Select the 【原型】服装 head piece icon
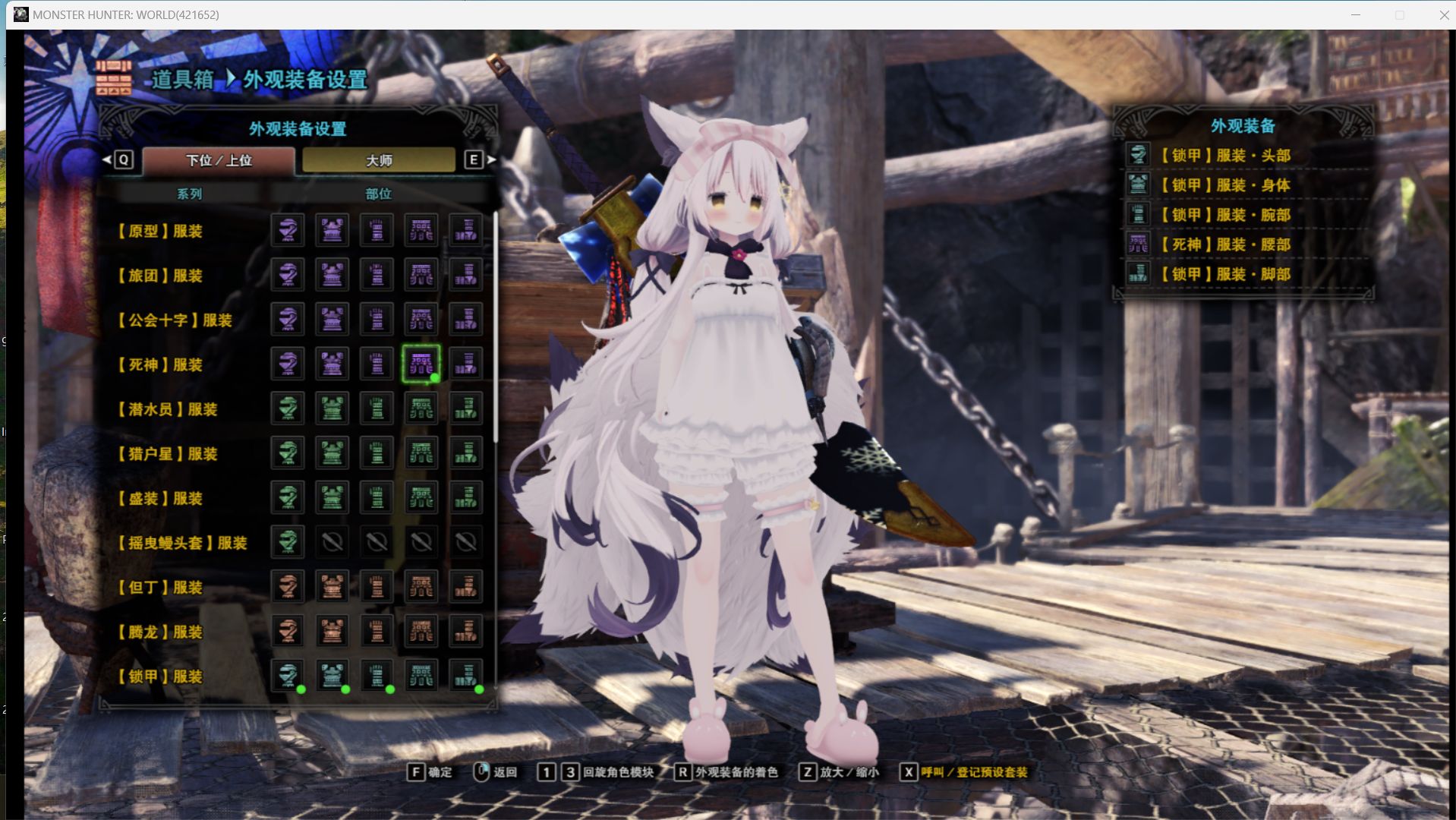 [x=287, y=231]
